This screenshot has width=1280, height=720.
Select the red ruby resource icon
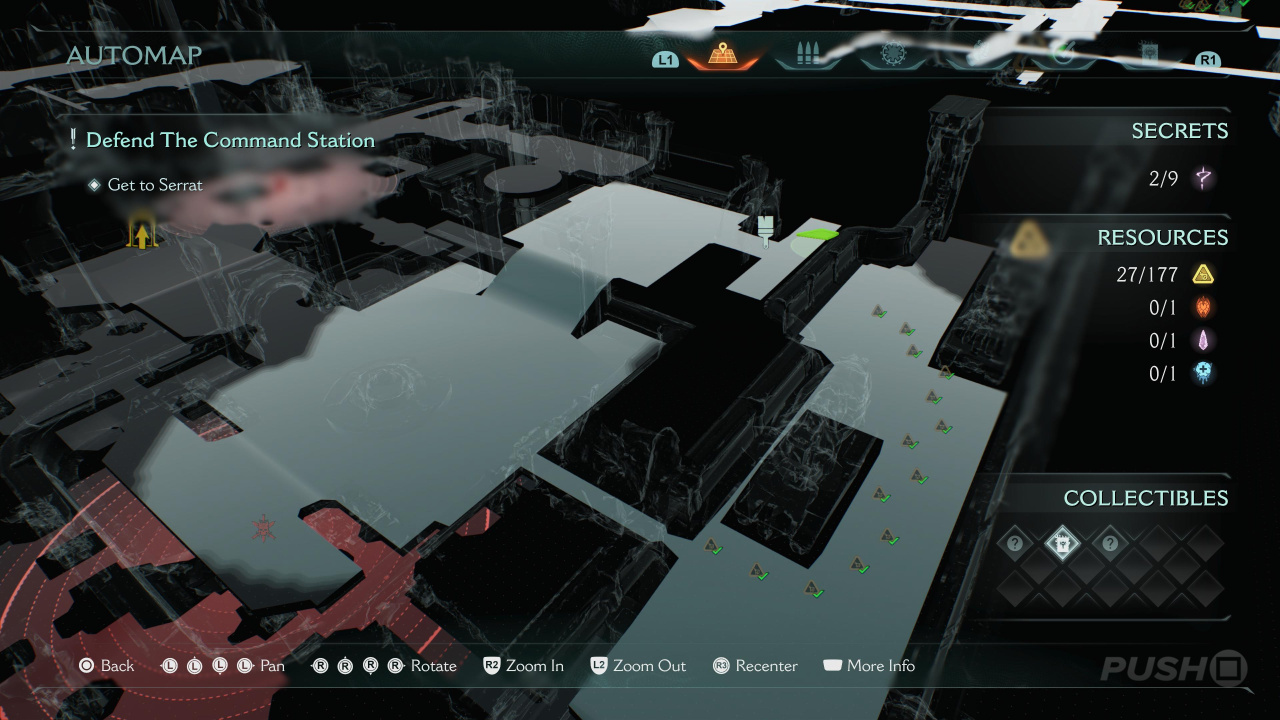[1203, 308]
